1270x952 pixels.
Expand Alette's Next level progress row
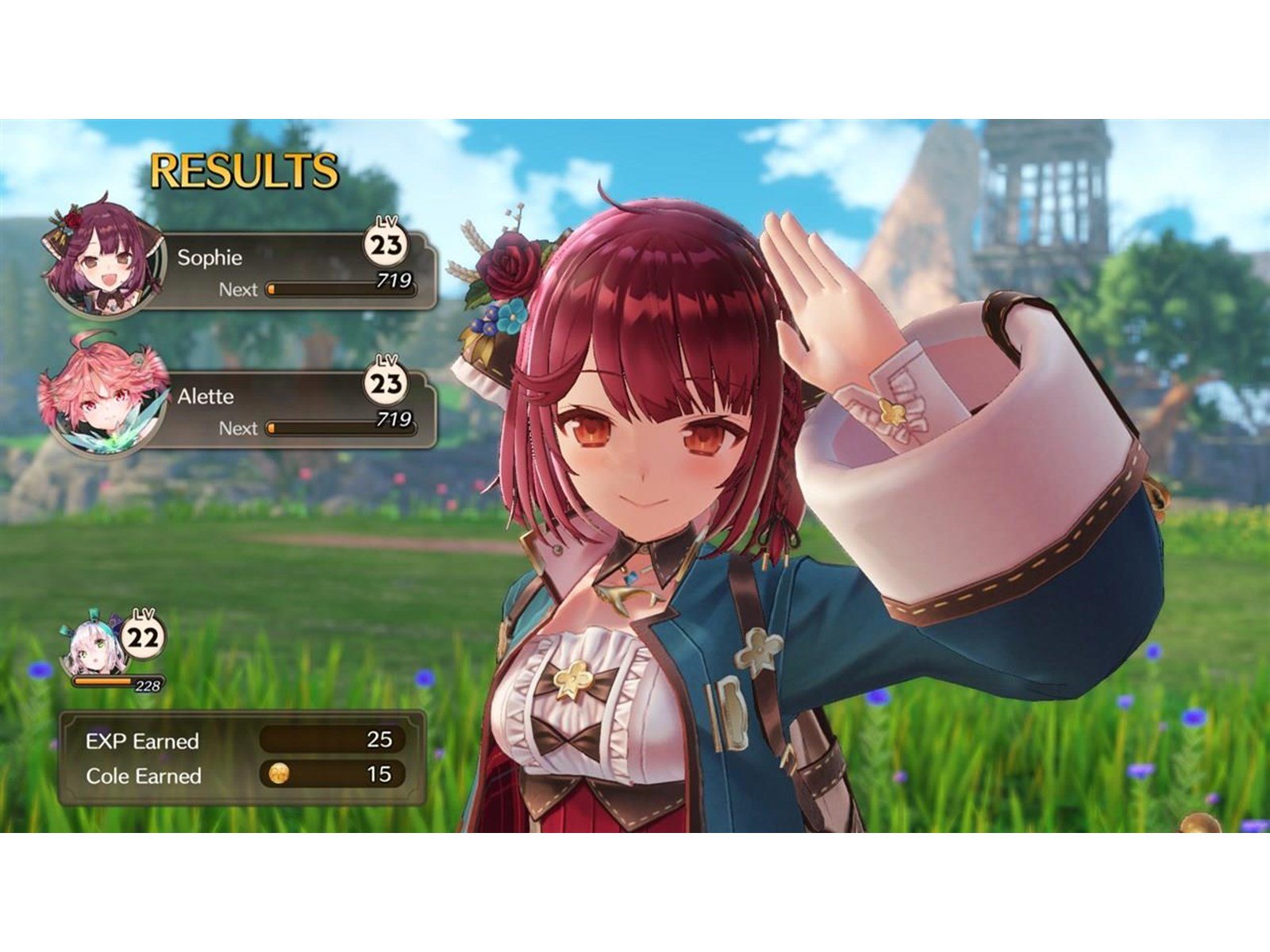pyautogui.click(x=317, y=428)
